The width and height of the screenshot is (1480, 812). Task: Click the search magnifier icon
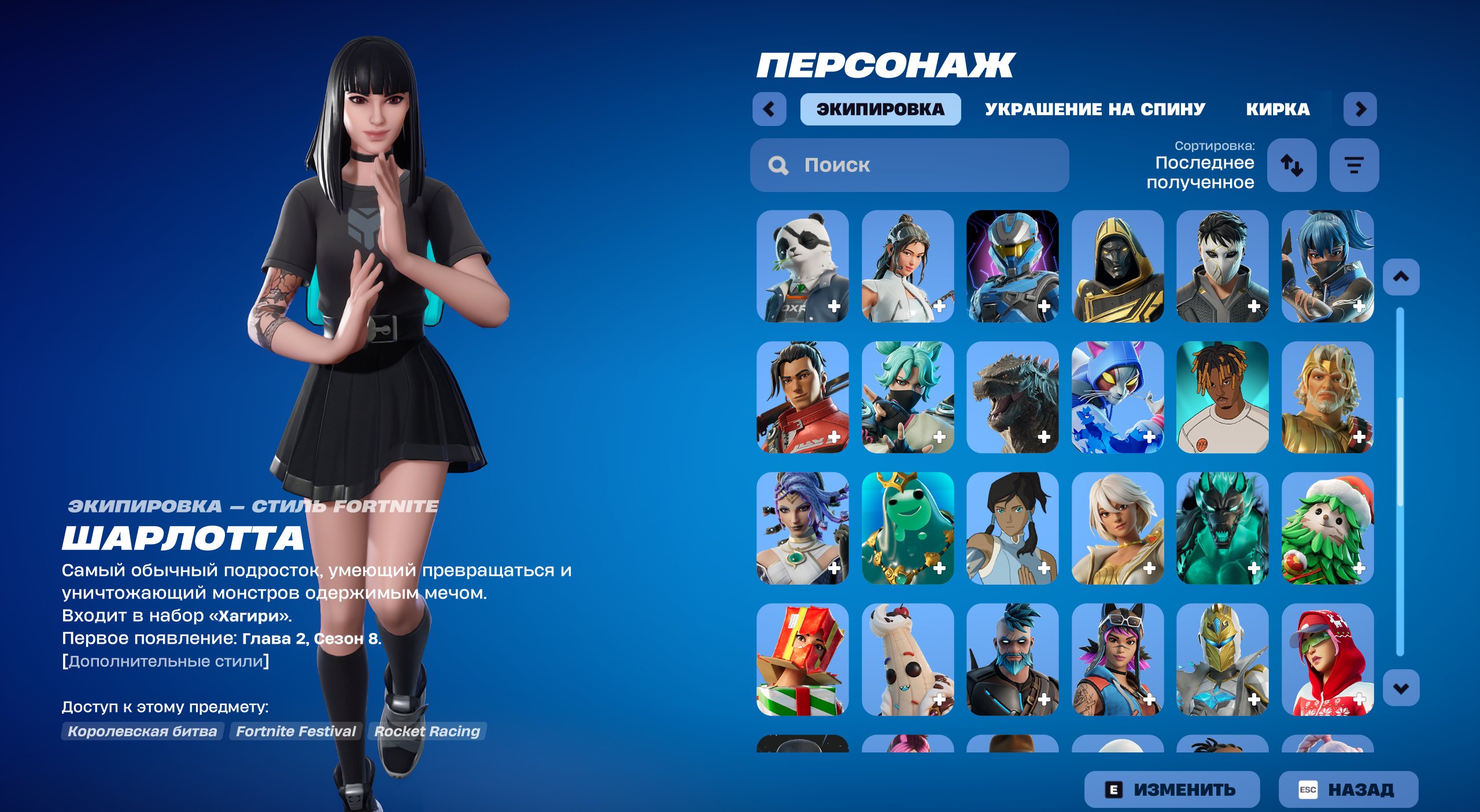778,166
